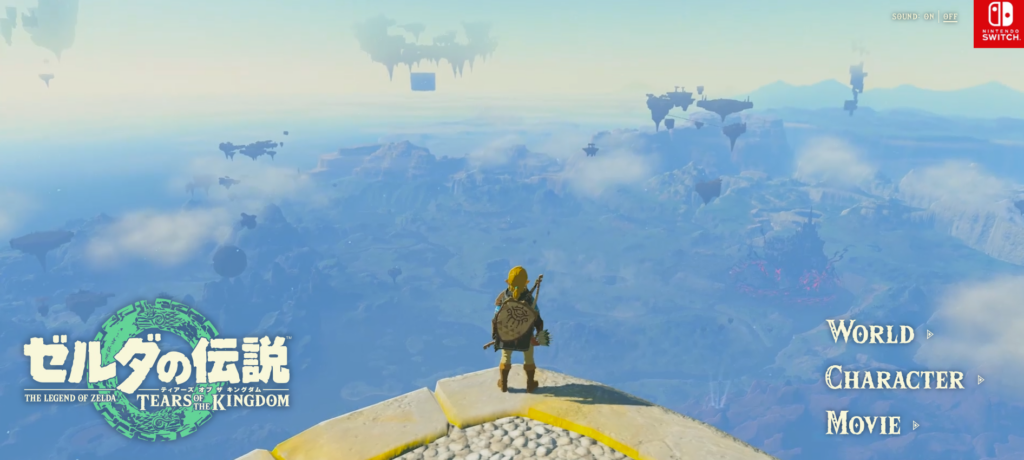The width and height of the screenshot is (1024, 460).
Task: Open the World menu entry
Action: click(870, 333)
